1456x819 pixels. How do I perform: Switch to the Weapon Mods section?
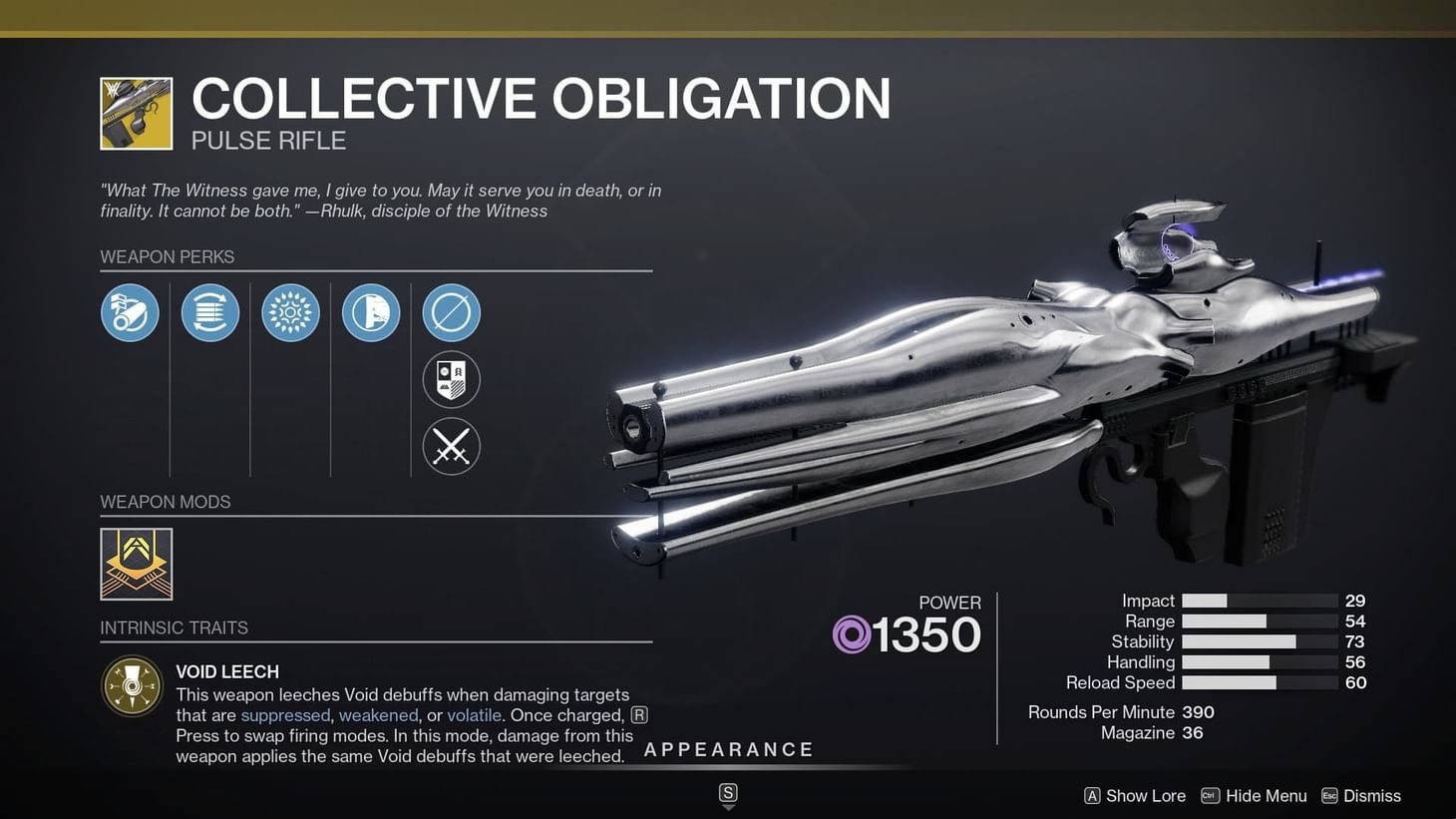tap(165, 502)
